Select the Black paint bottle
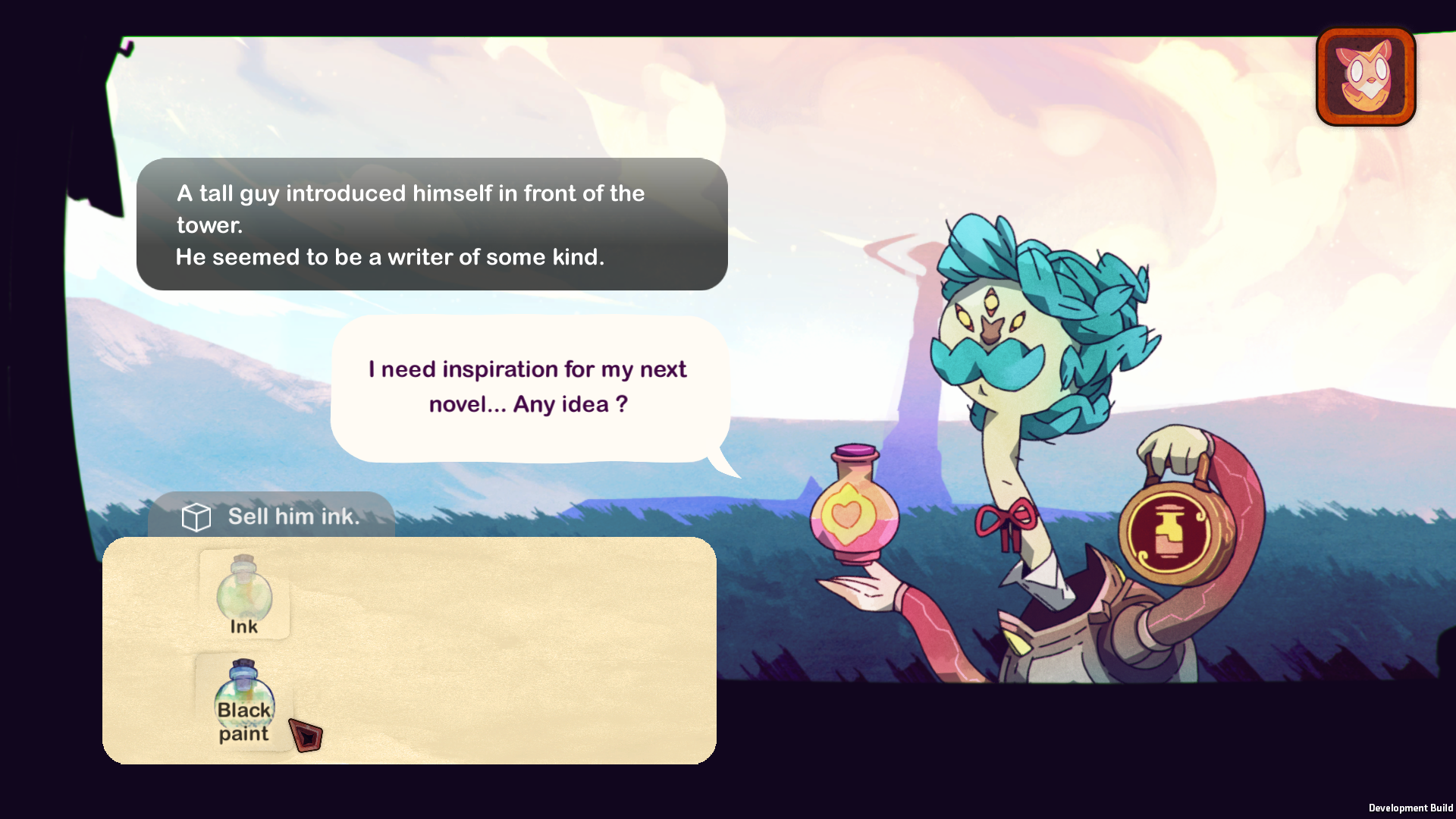This screenshot has height=819, width=1456. 244,701
